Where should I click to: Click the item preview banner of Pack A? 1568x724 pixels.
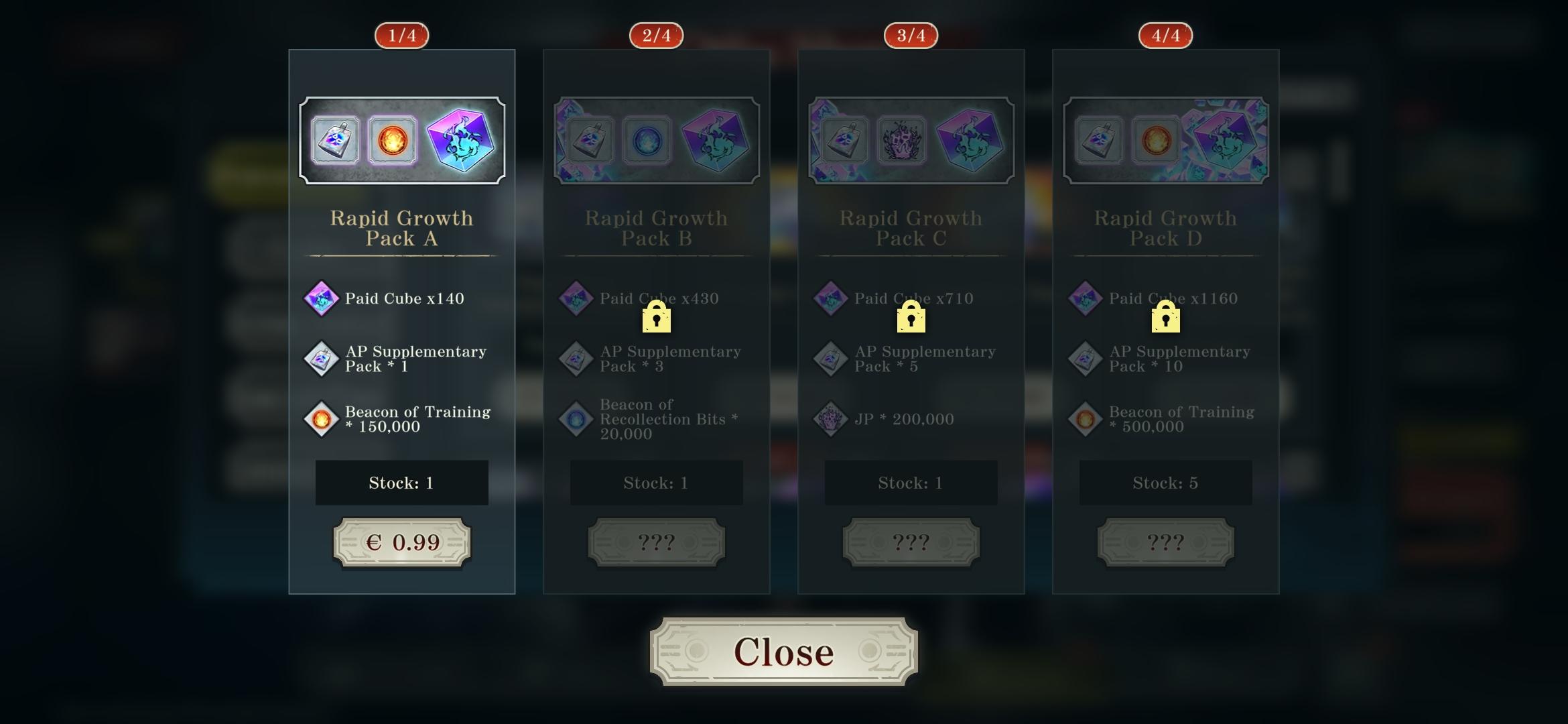coord(401,139)
